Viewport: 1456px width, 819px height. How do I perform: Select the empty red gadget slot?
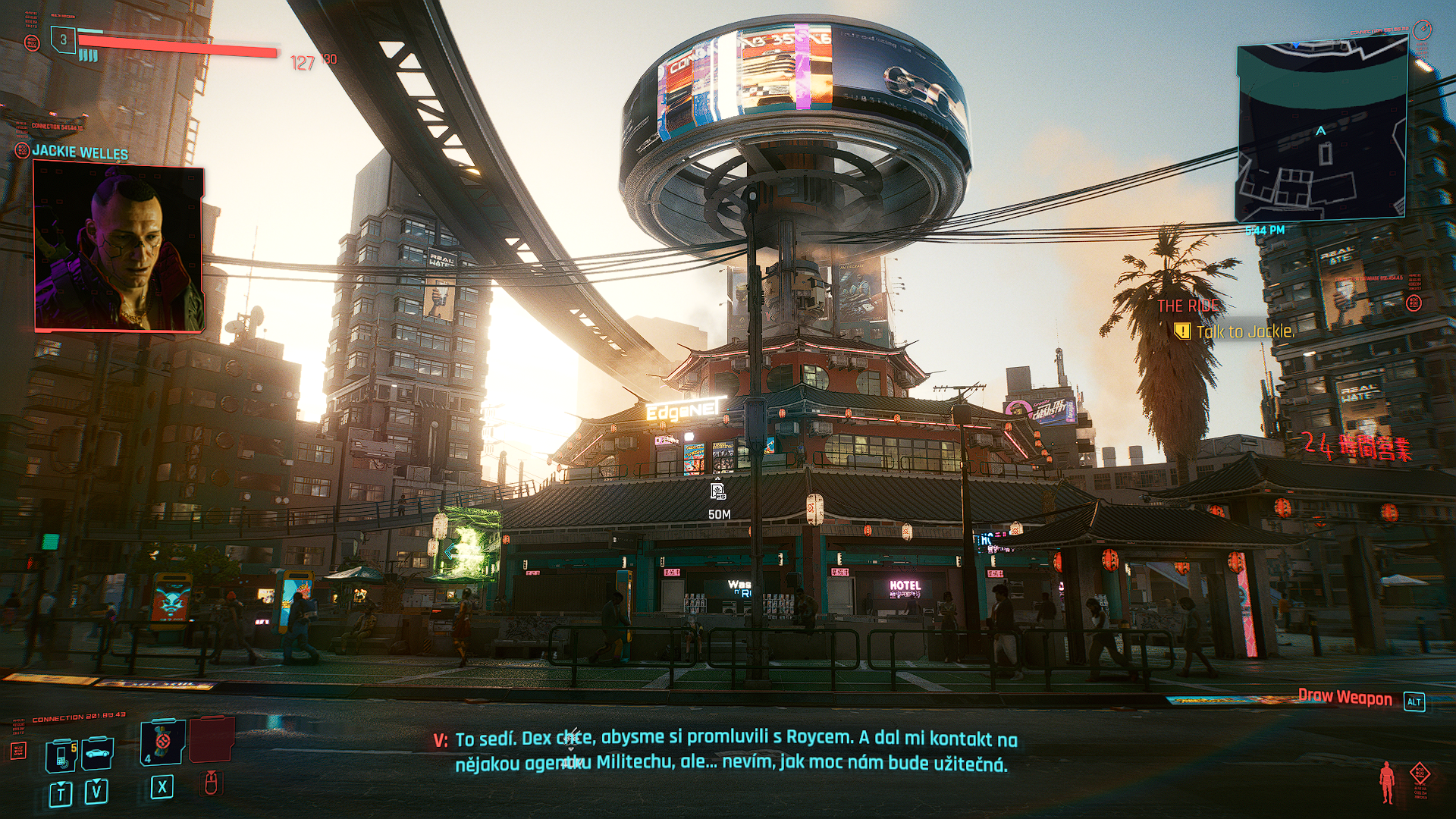(x=212, y=739)
